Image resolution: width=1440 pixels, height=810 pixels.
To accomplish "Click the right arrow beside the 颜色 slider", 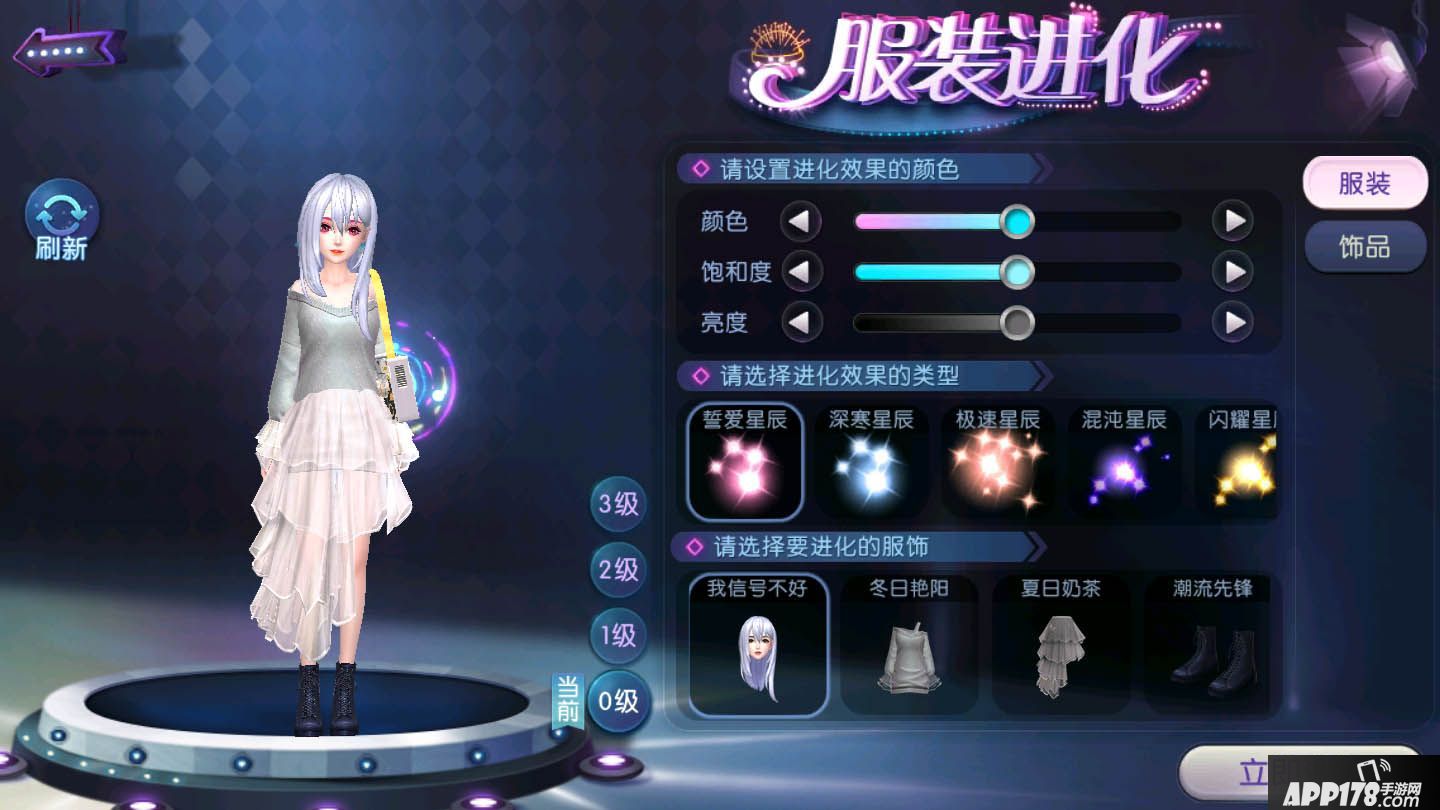I will point(1232,222).
